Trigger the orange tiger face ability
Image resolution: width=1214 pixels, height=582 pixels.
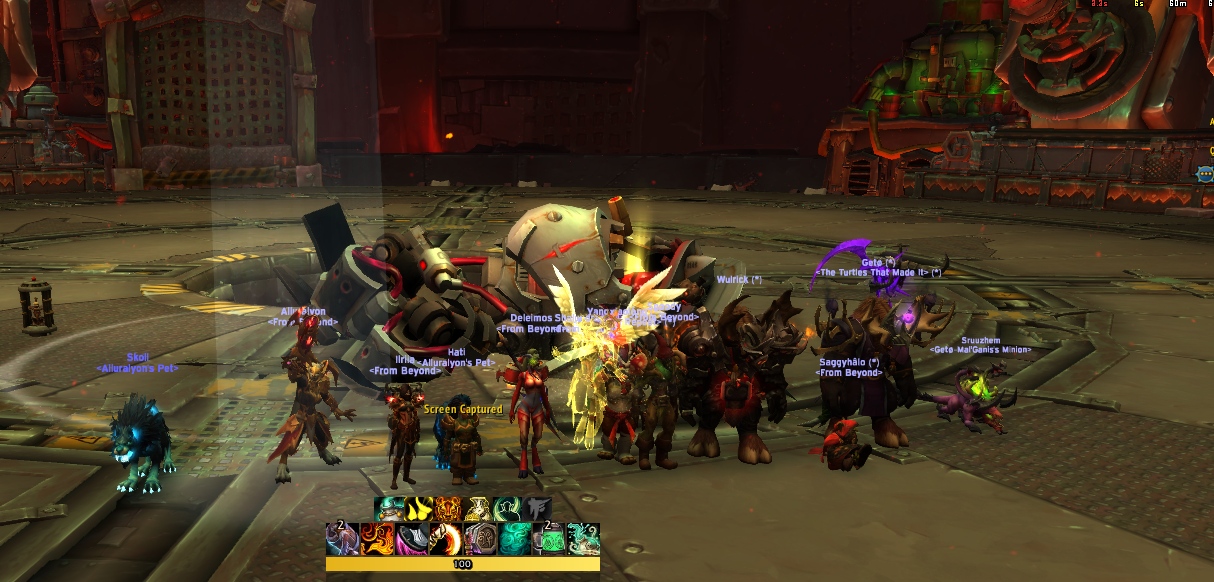[x=449, y=510]
